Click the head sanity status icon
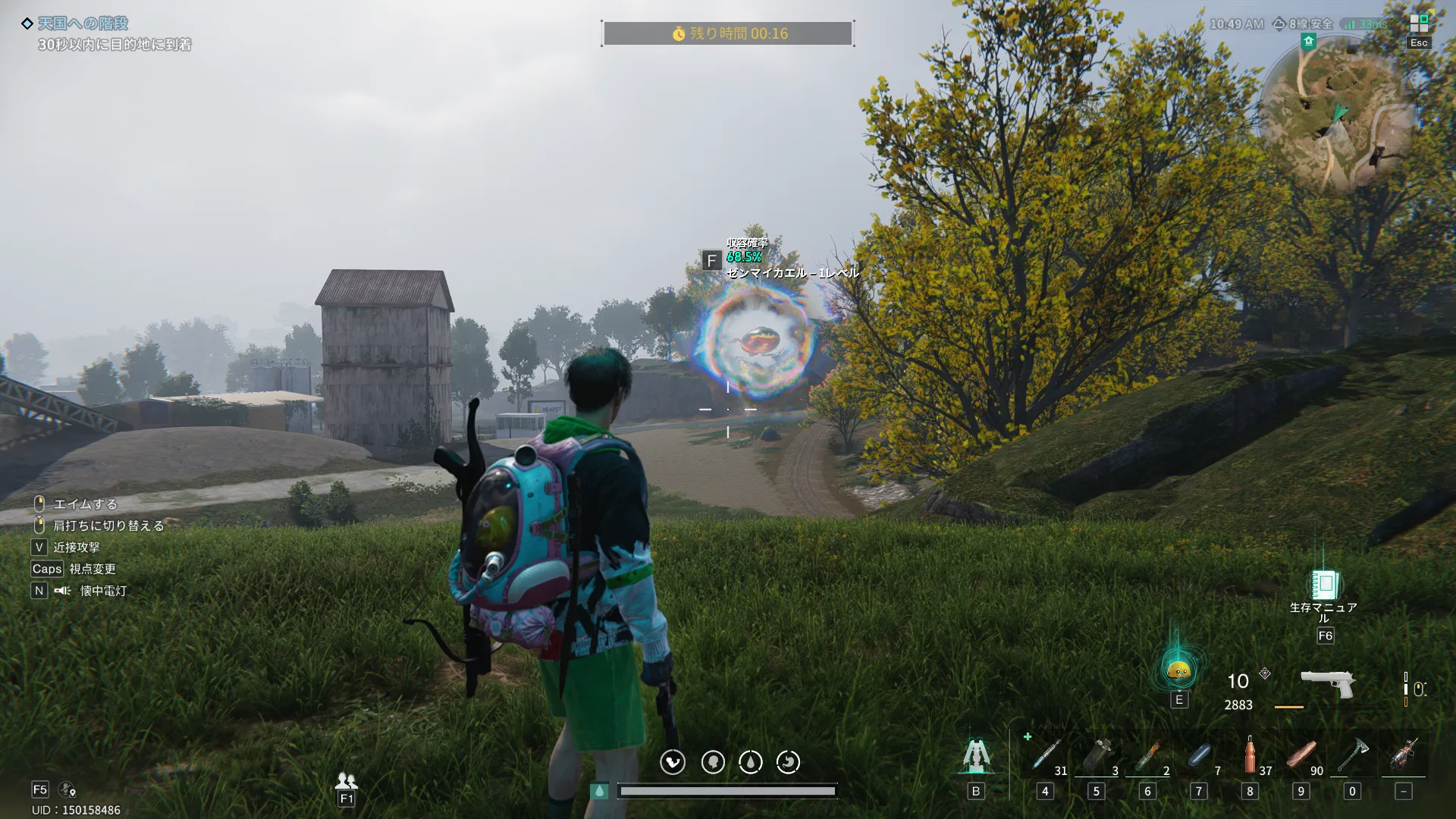This screenshot has width=1456, height=819. coord(713,762)
